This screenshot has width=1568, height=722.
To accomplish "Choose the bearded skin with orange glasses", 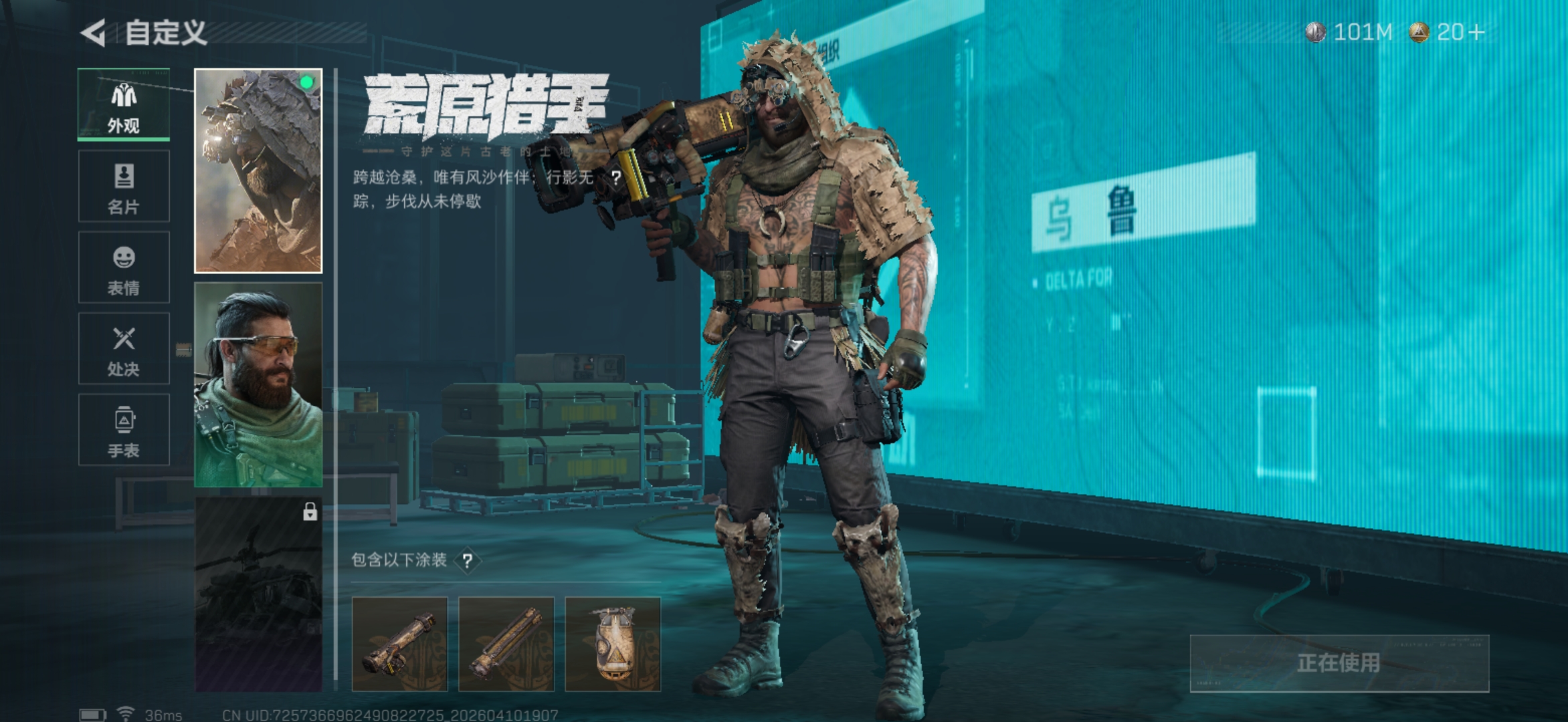I will 258,384.
